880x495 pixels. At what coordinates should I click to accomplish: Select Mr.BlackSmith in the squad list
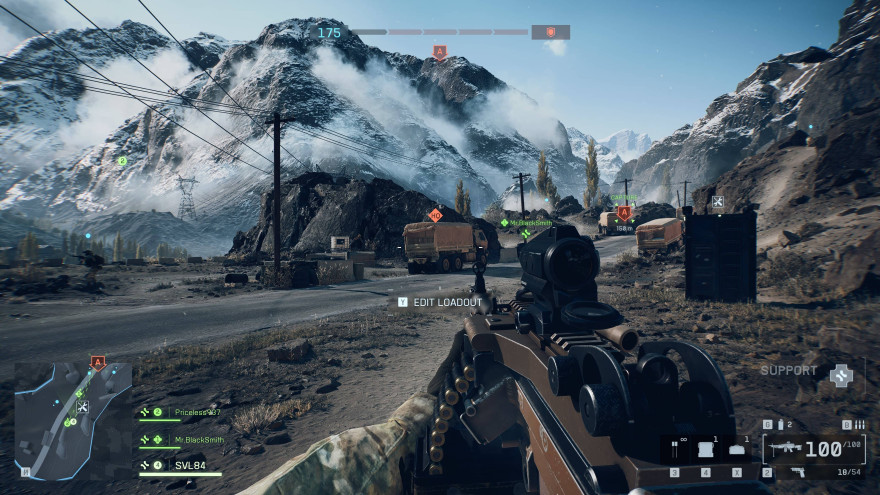(x=199, y=439)
